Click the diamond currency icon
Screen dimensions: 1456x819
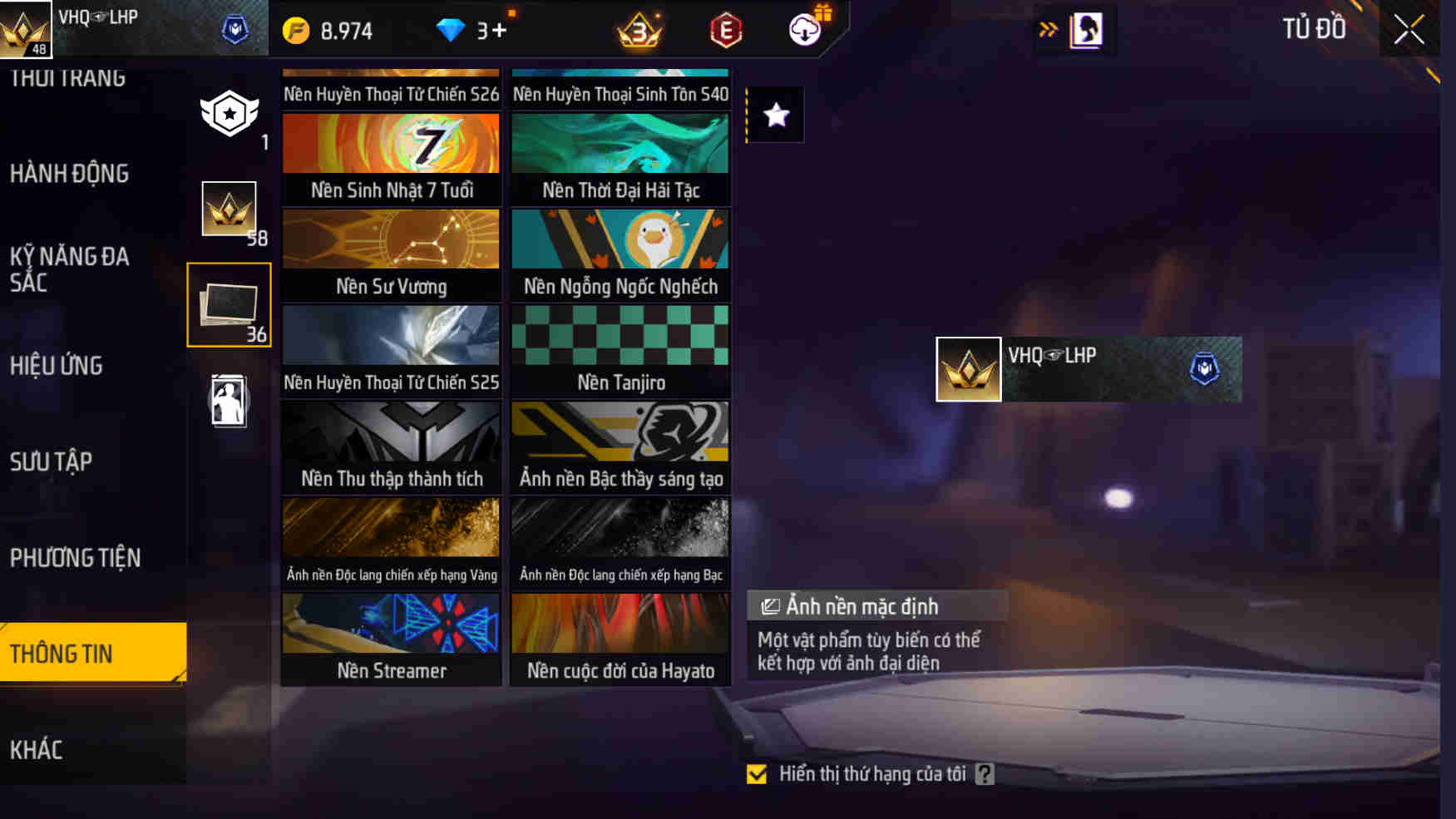coord(452,28)
